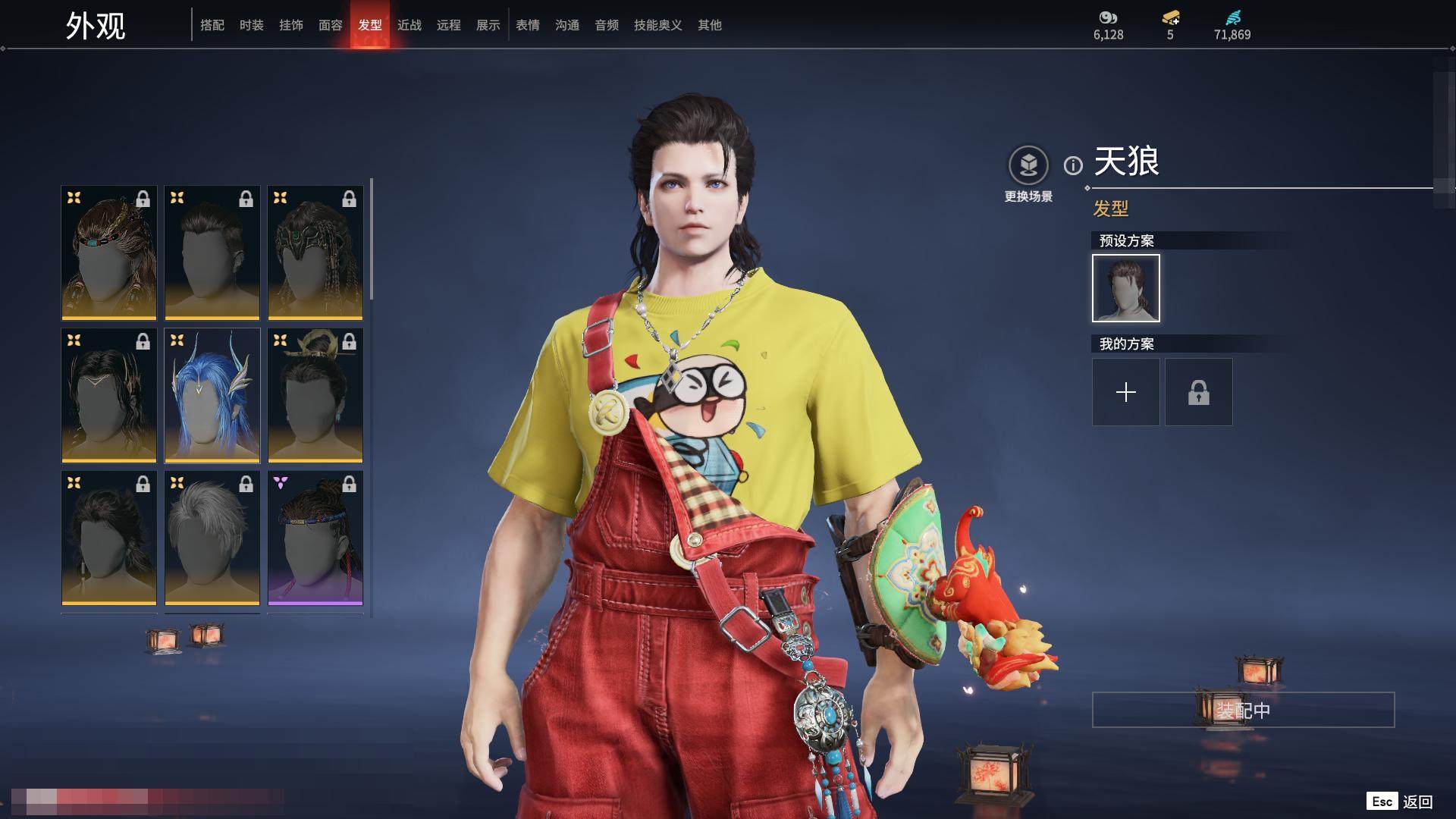
Task: Open the 技能奥义 tab
Action: coord(658,25)
